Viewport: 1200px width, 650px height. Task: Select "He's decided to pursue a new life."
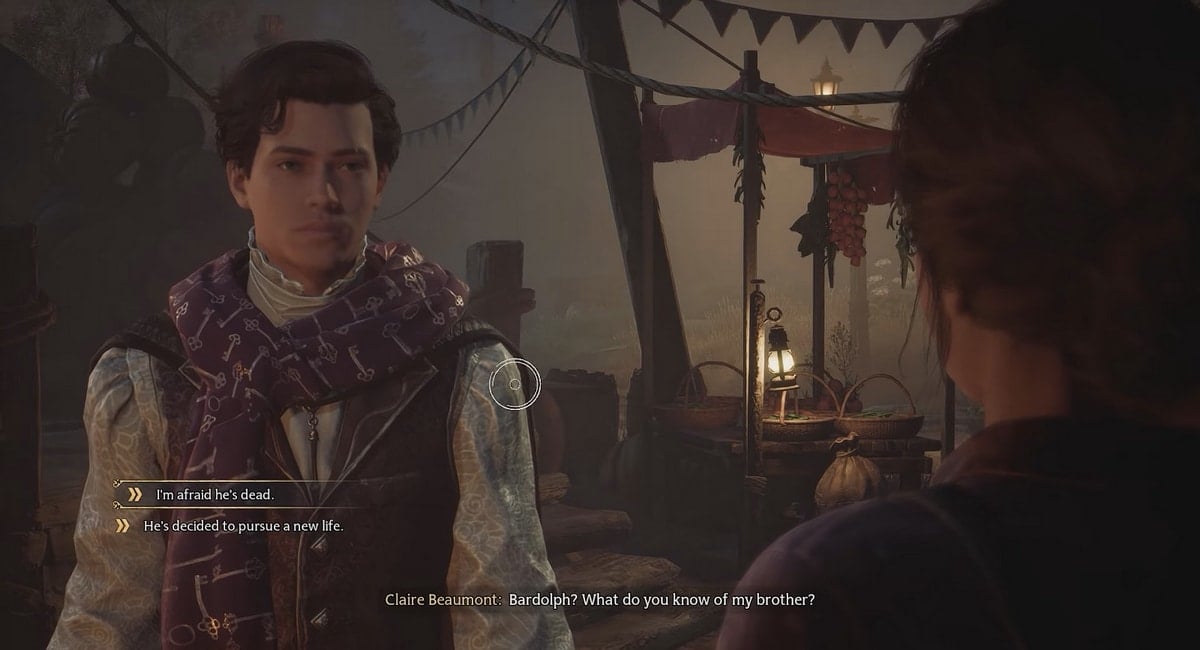coord(243,524)
